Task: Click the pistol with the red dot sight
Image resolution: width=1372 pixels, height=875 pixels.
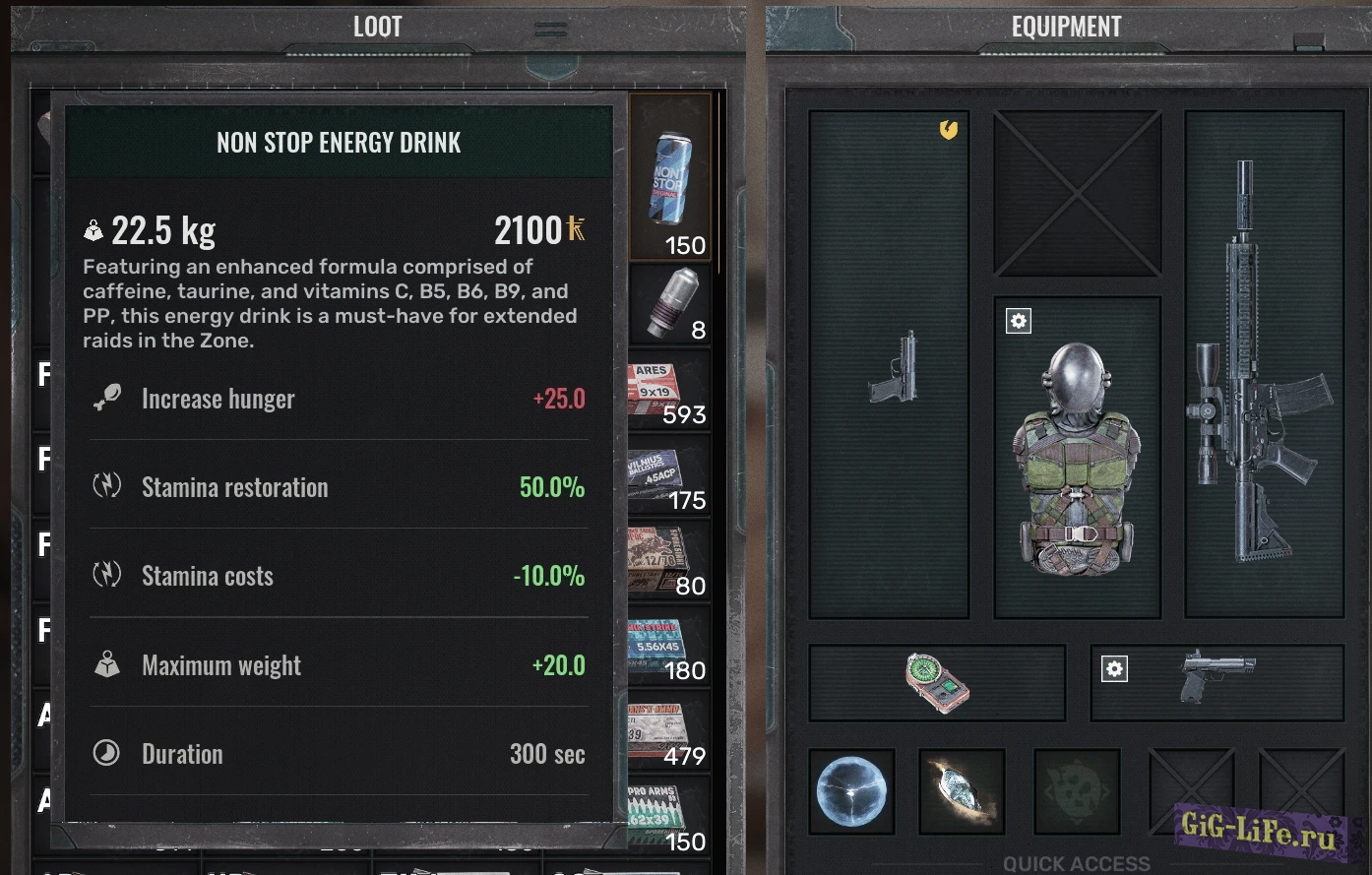Action: [1216, 675]
